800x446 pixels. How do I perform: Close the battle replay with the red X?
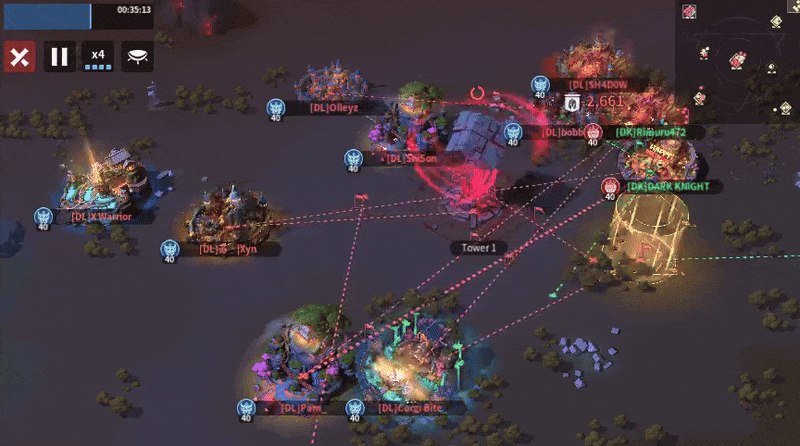[18, 56]
